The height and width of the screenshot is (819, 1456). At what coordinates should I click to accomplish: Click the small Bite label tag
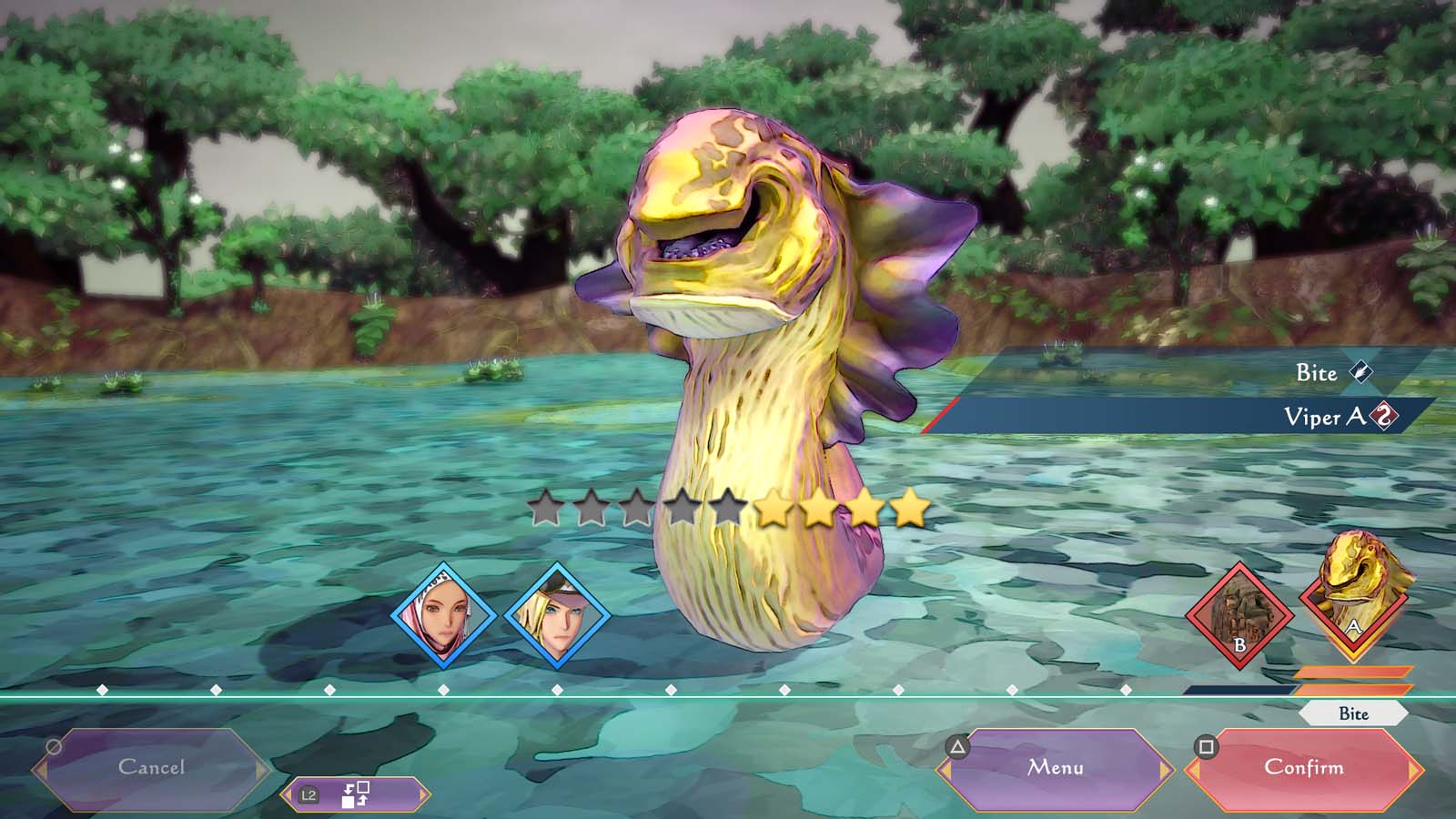[1353, 714]
